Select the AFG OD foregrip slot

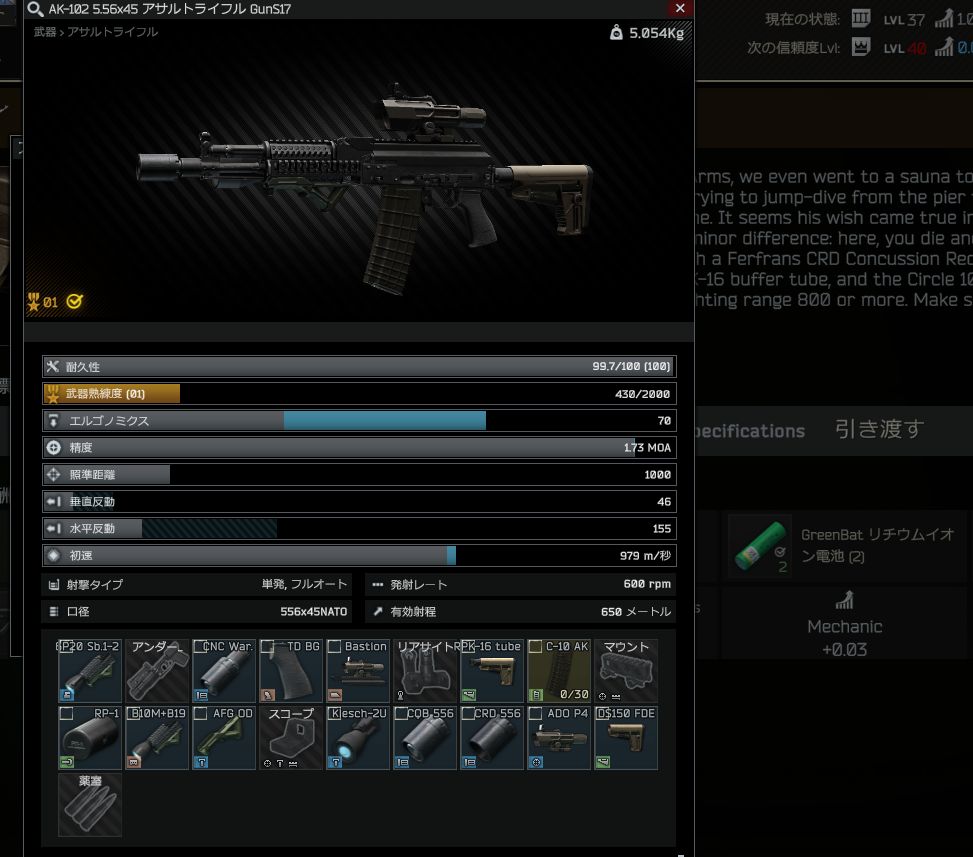224,738
